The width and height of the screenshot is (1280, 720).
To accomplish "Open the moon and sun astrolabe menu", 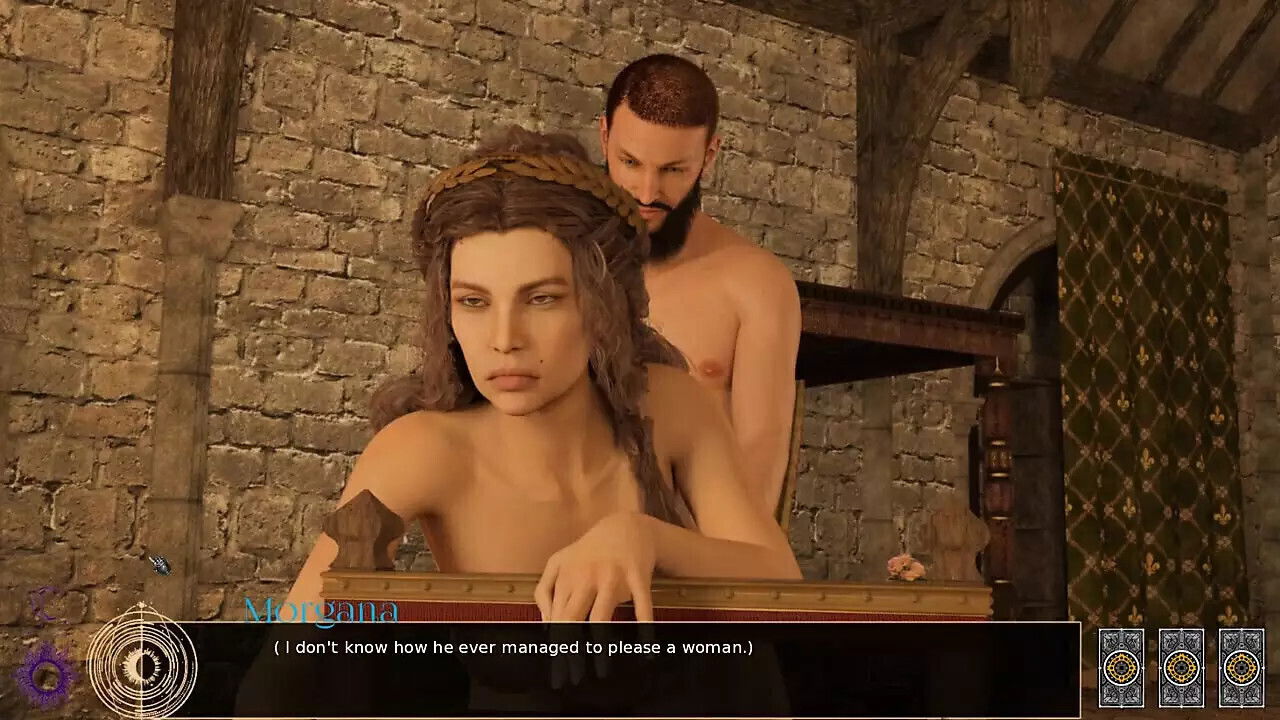I will click(141, 663).
